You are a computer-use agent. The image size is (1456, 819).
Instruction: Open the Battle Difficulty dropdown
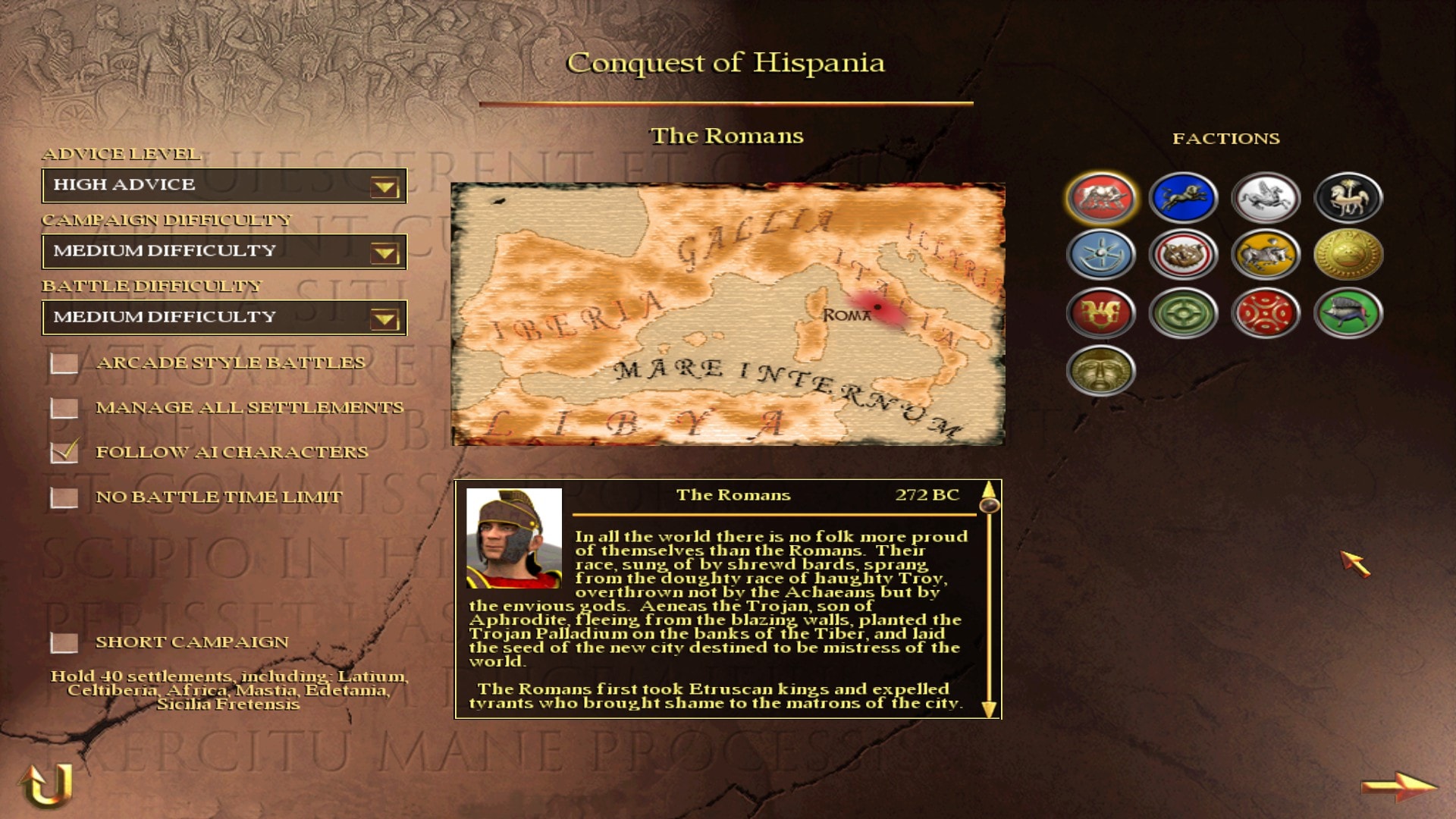[x=384, y=318]
